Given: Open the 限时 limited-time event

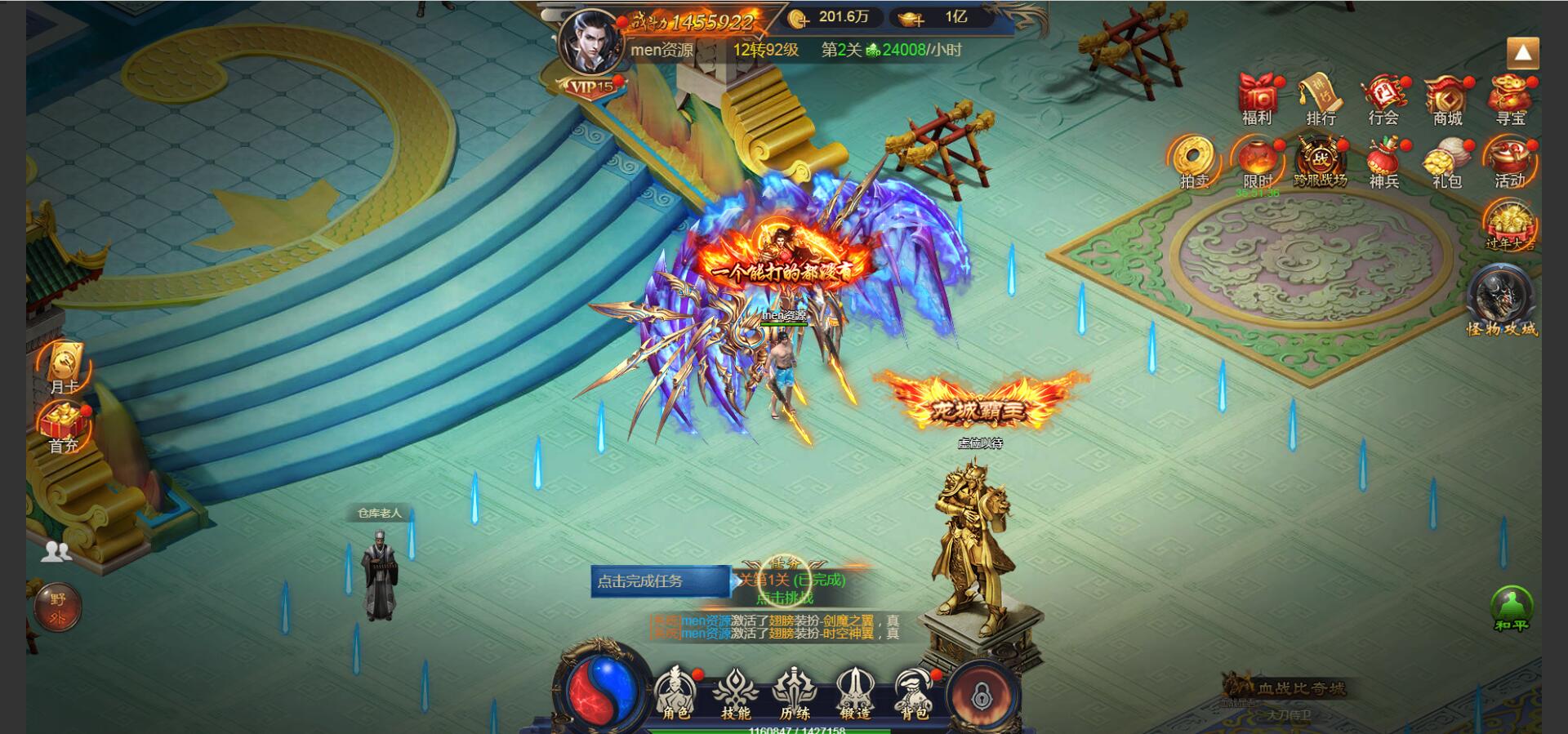Looking at the screenshot, I should pyautogui.click(x=1258, y=162).
